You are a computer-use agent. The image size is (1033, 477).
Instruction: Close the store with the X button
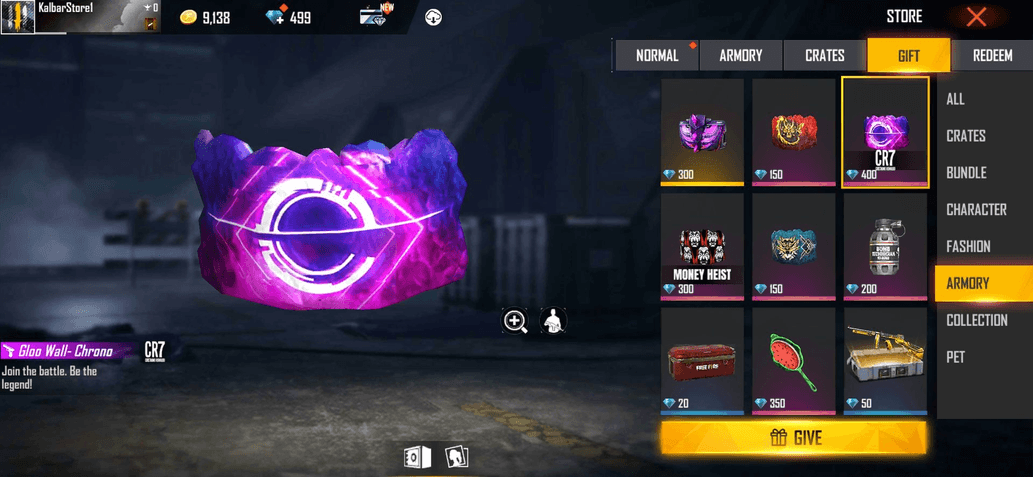click(x=977, y=17)
